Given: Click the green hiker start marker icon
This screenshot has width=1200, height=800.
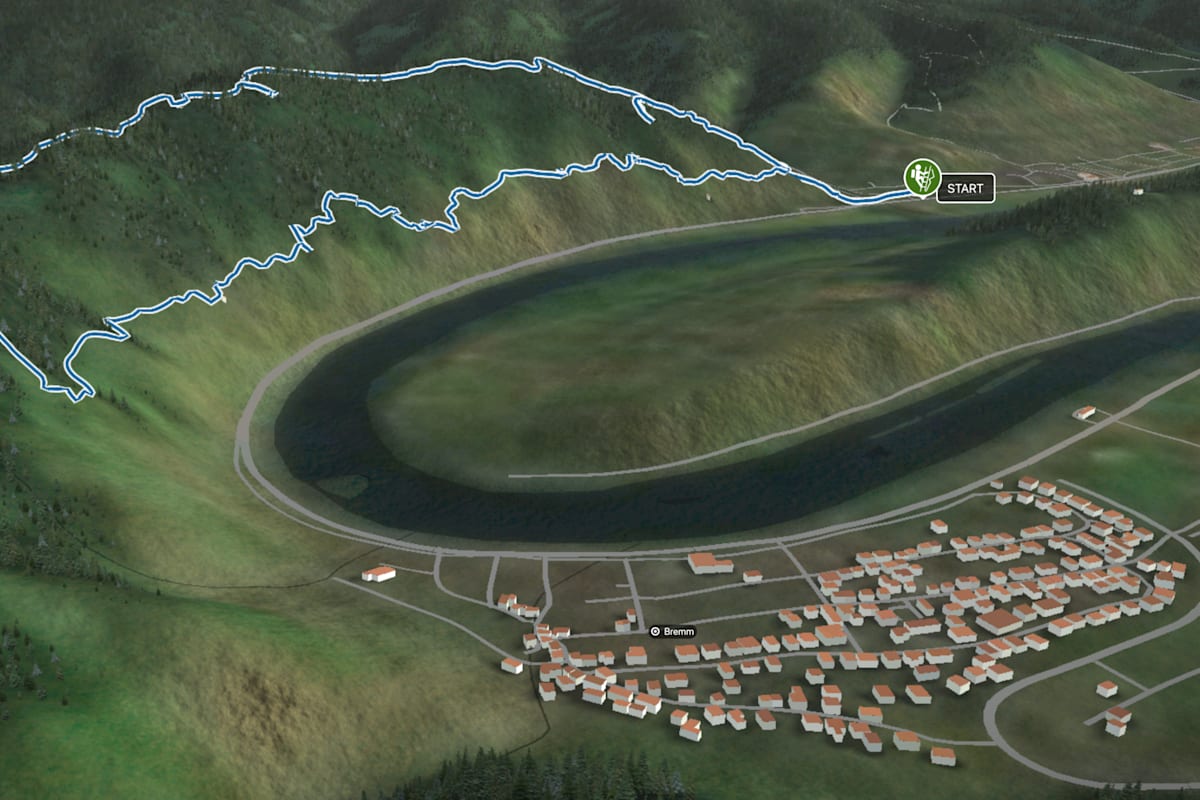Looking at the screenshot, I should click(920, 176).
